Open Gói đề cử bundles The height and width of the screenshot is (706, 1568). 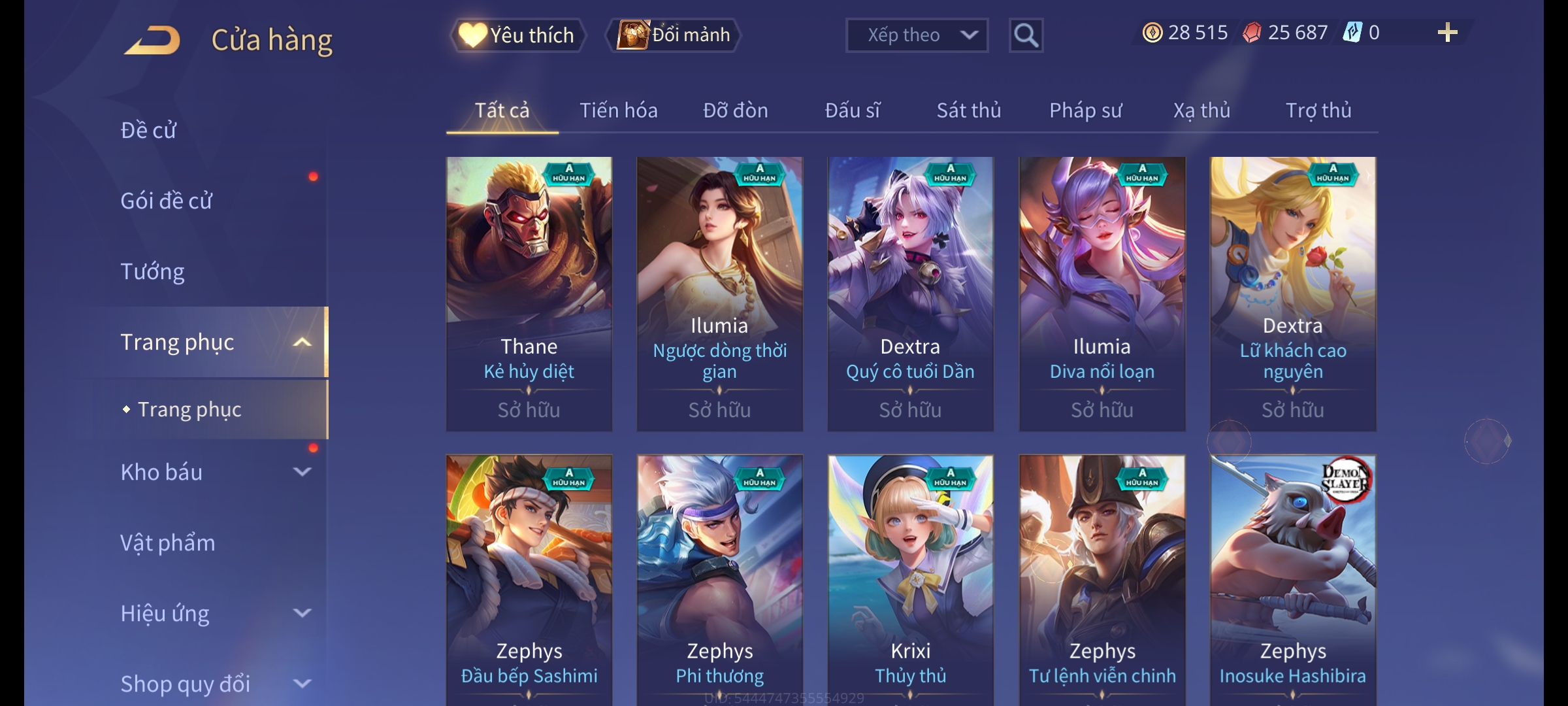coord(167,201)
